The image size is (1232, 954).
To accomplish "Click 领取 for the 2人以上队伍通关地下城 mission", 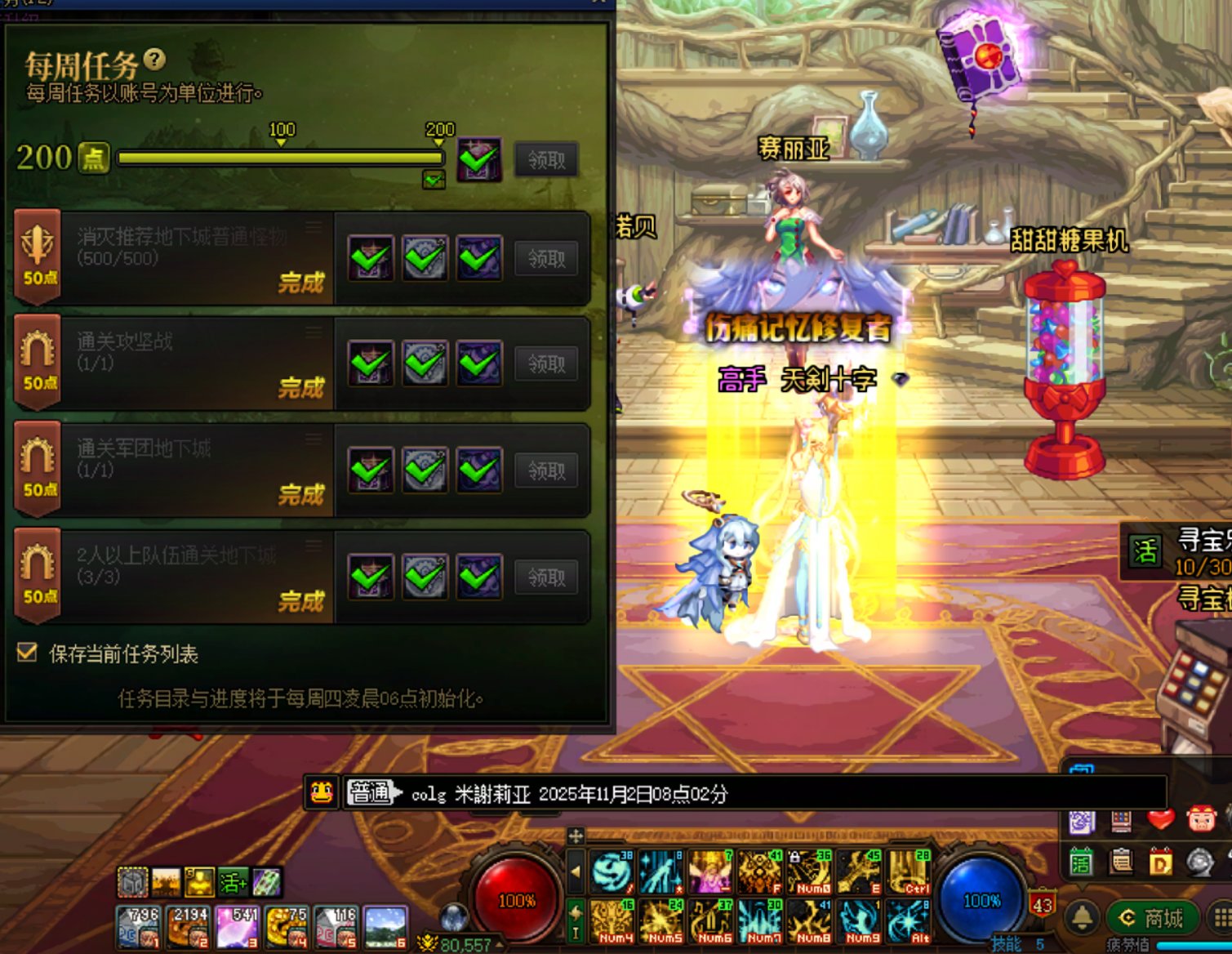I will click(x=546, y=577).
